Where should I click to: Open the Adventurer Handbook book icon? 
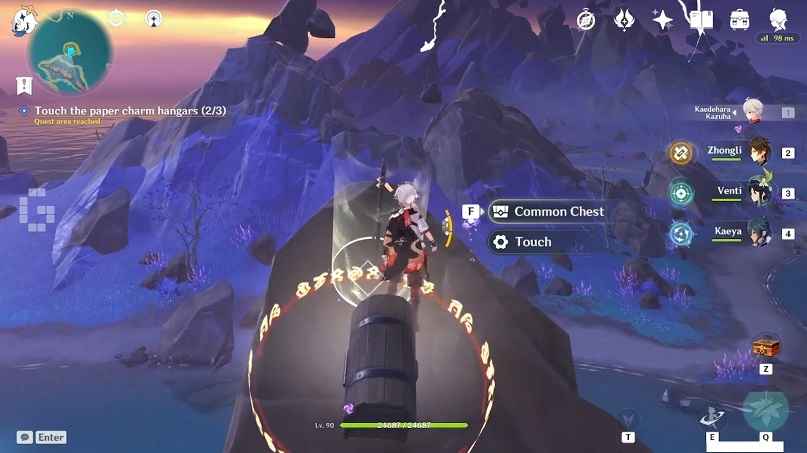coord(701,19)
